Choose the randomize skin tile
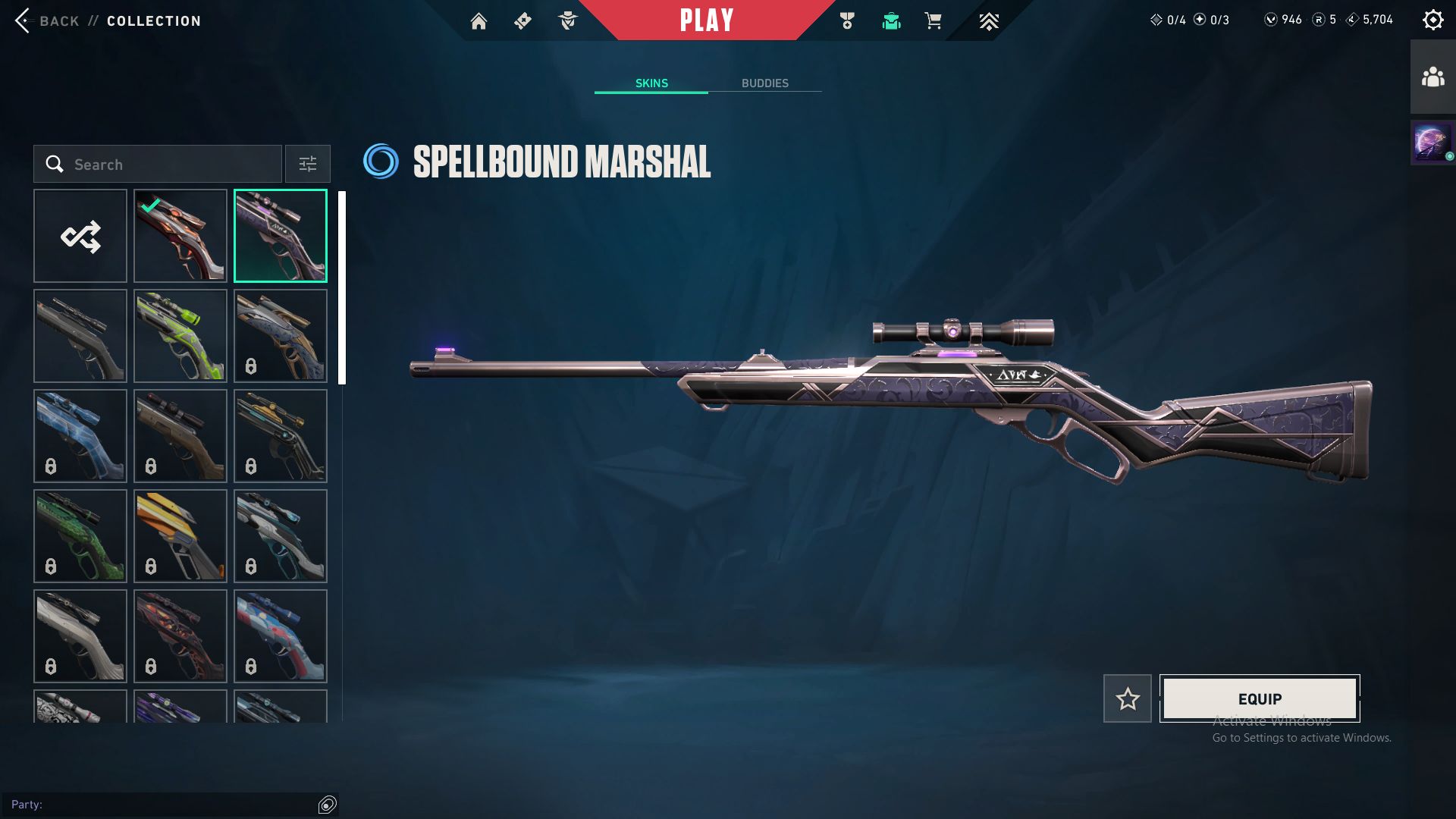The height and width of the screenshot is (819, 1456). coord(80,236)
